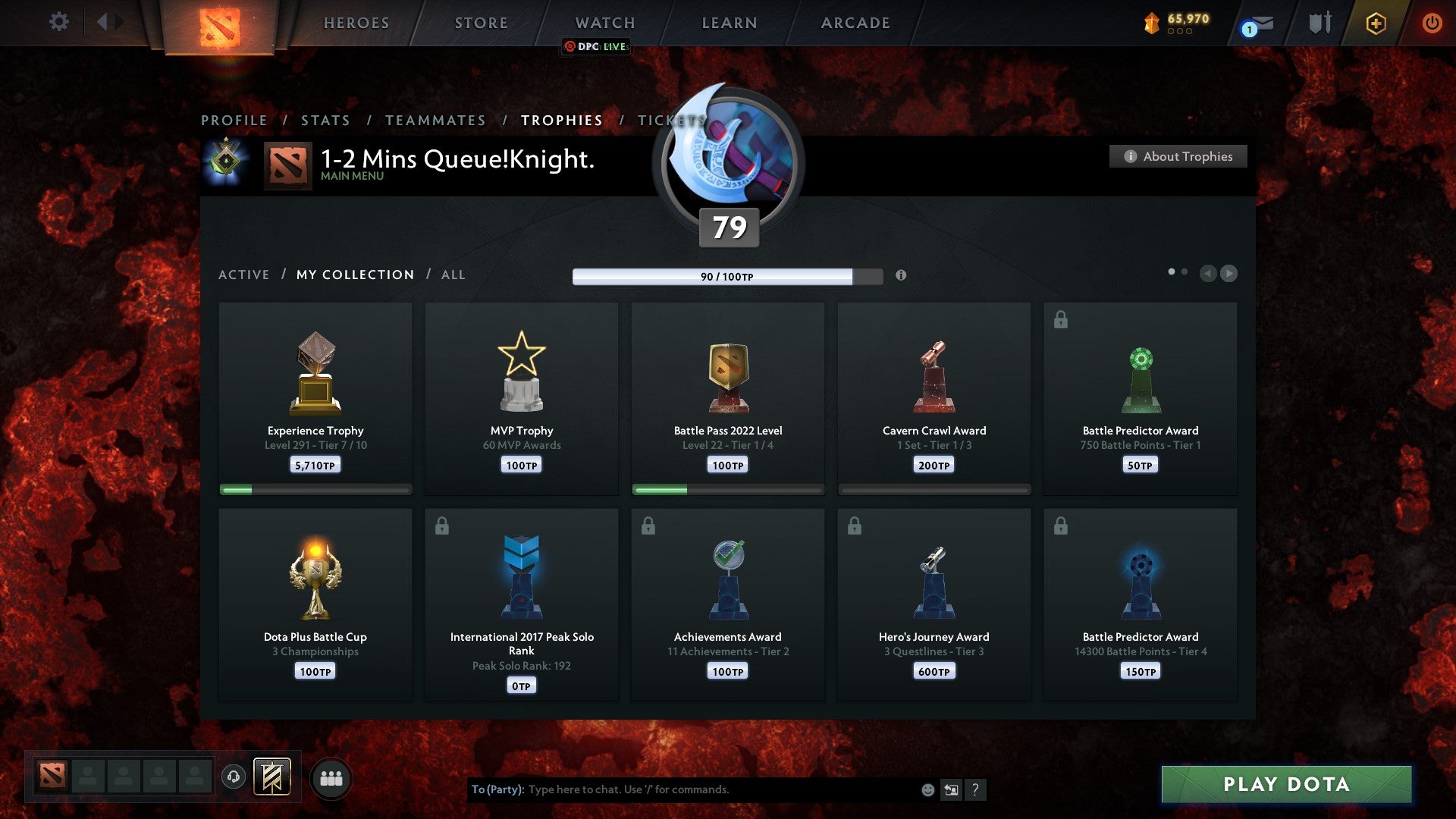Screen dimensions: 1456x819
Task: Open the Armory shield-and-sword icon
Action: (1319, 23)
